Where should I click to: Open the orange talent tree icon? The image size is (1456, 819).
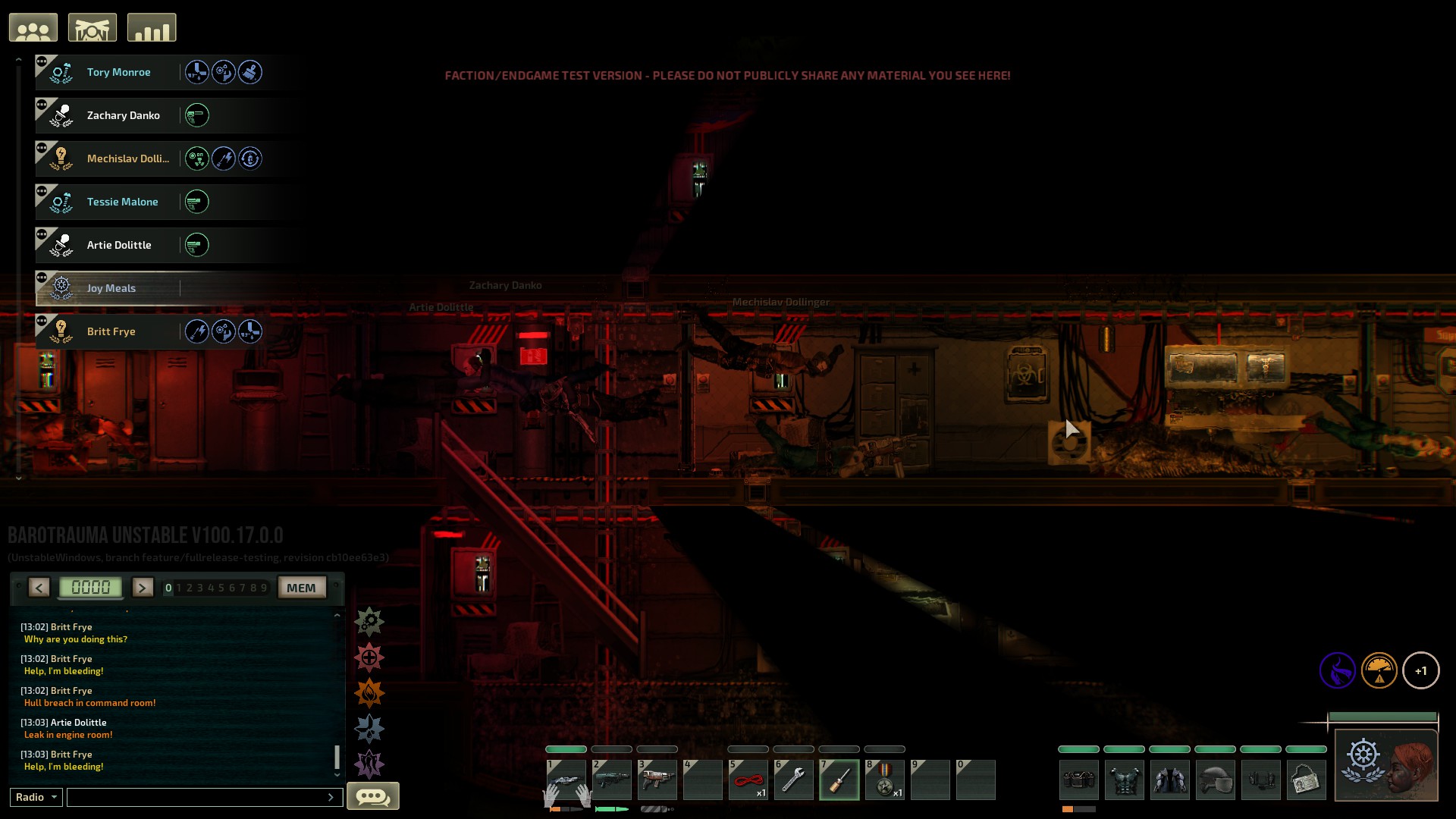tap(1380, 670)
